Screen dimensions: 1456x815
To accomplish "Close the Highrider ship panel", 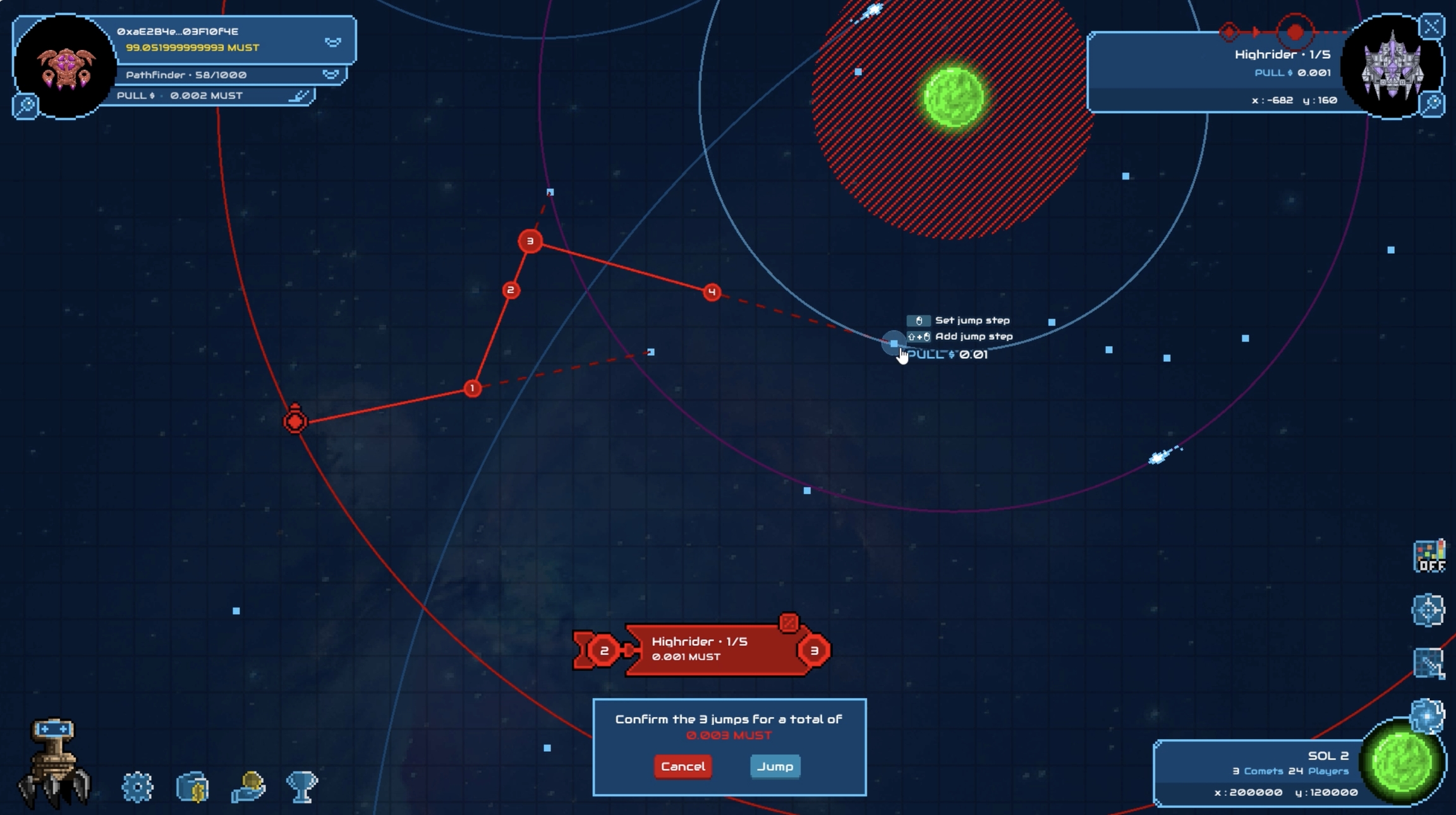I will point(1431,27).
